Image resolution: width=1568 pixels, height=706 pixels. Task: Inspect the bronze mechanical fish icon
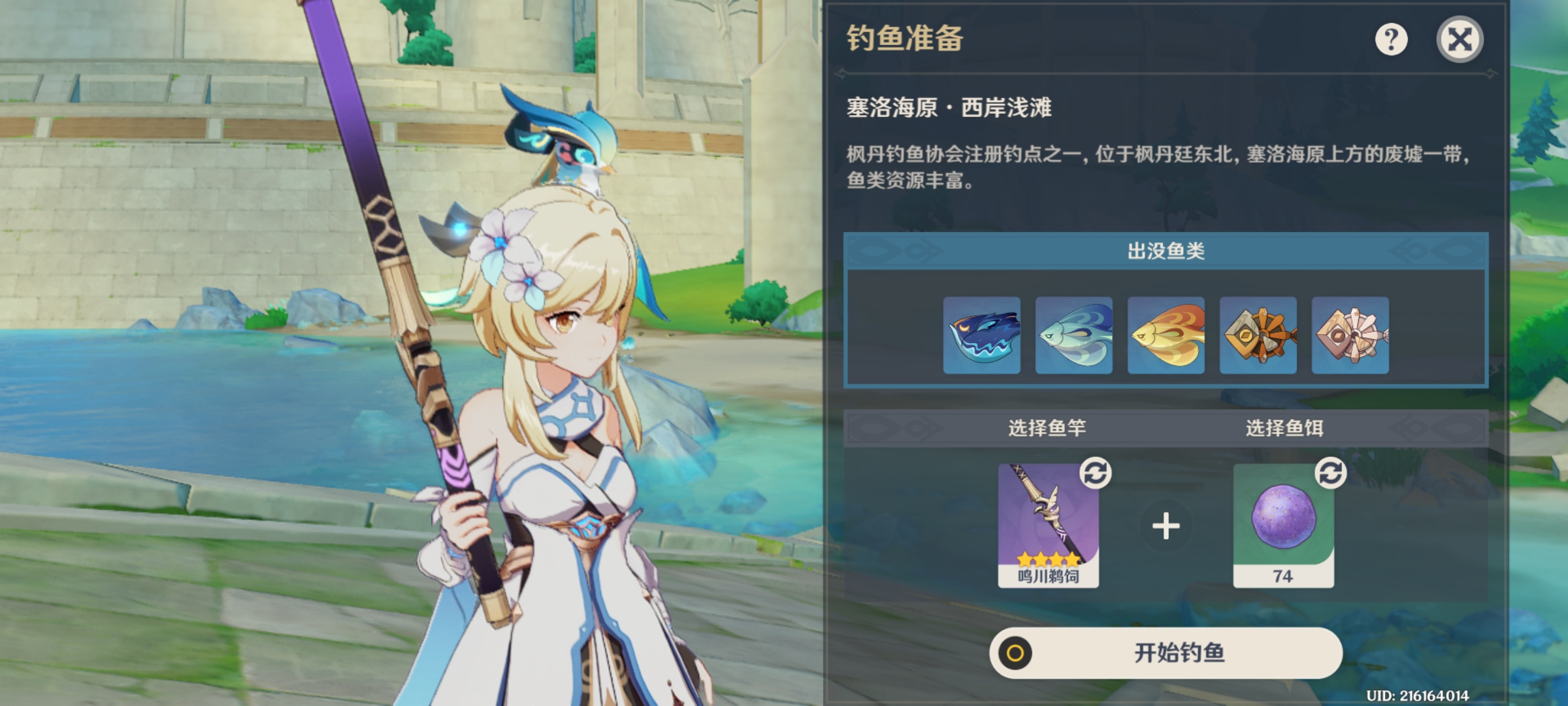[x=1258, y=335]
